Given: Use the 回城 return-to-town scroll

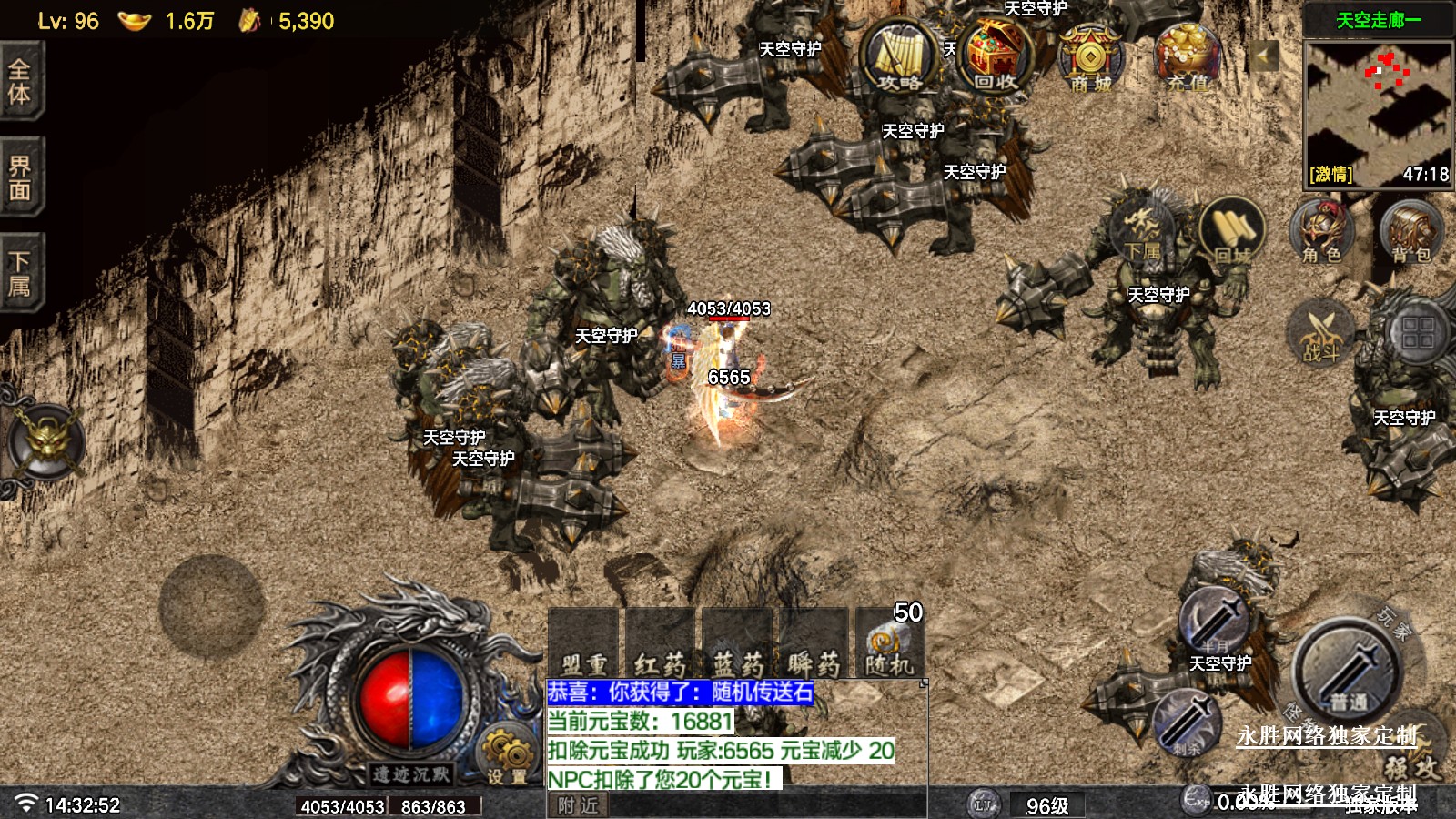Looking at the screenshot, I should [1232, 232].
